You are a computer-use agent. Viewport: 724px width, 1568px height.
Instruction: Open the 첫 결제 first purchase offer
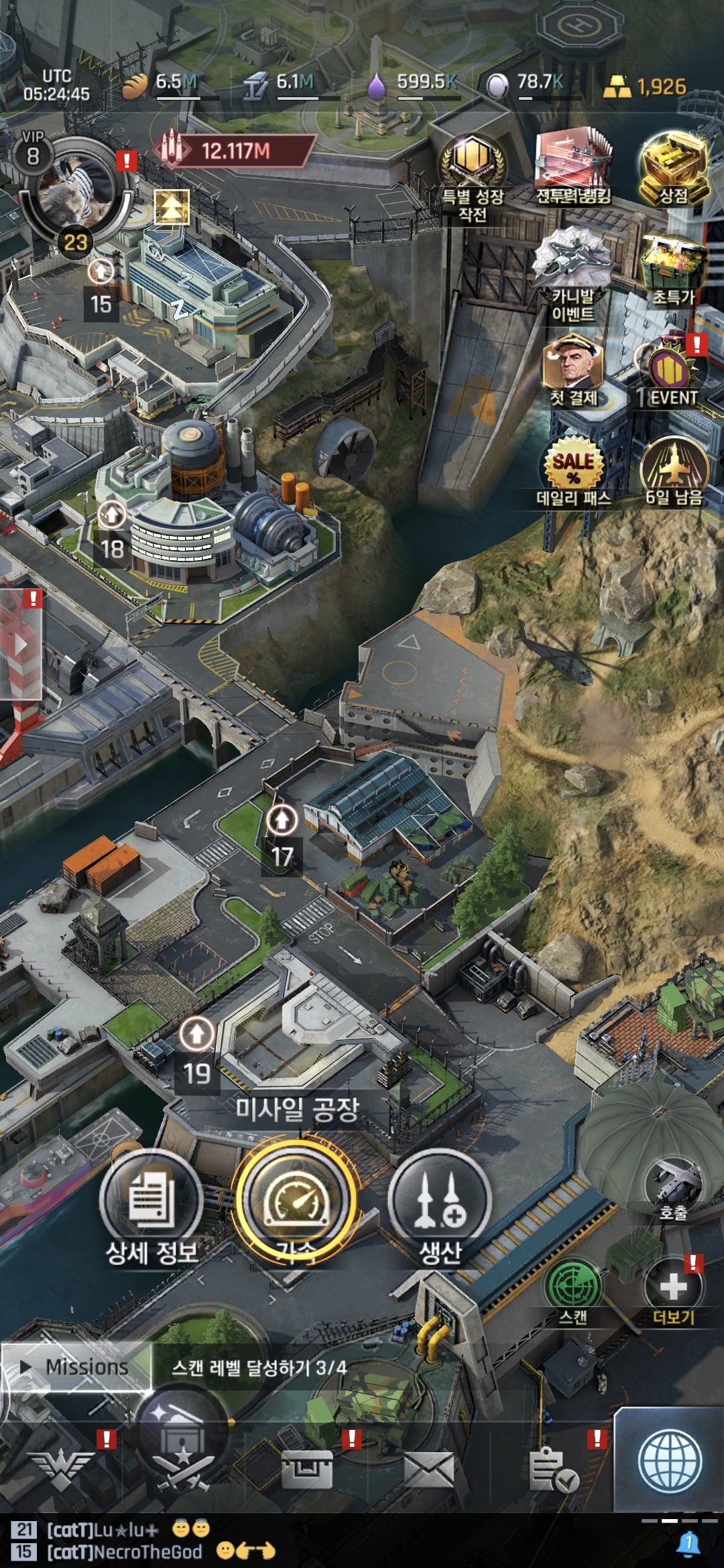[573, 367]
